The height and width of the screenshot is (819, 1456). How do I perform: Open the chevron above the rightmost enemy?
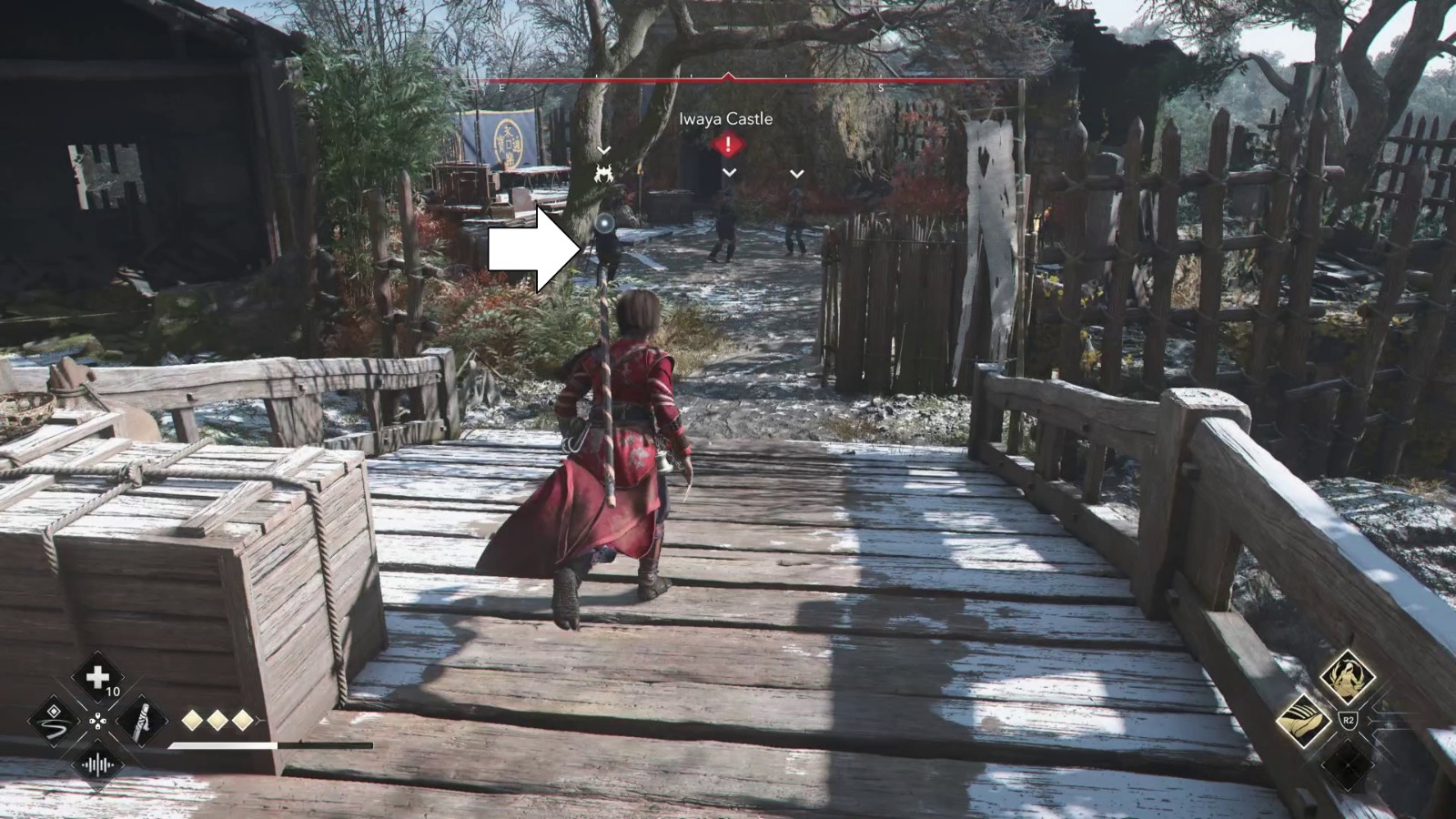[x=796, y=174]
